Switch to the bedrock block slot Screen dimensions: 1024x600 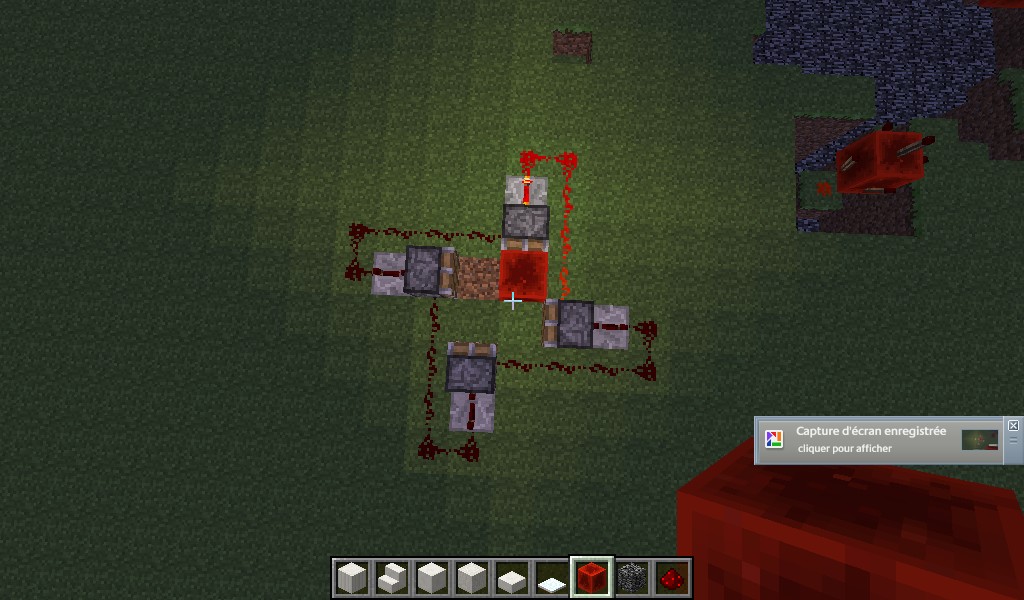click(x=631, y=577)
